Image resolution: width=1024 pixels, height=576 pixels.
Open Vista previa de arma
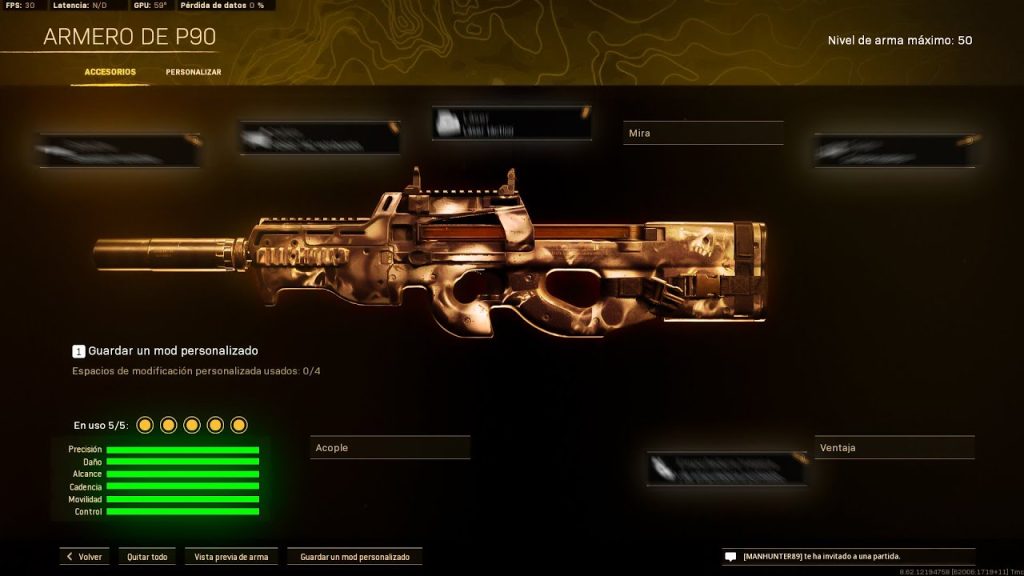click(x=231, y=557)
